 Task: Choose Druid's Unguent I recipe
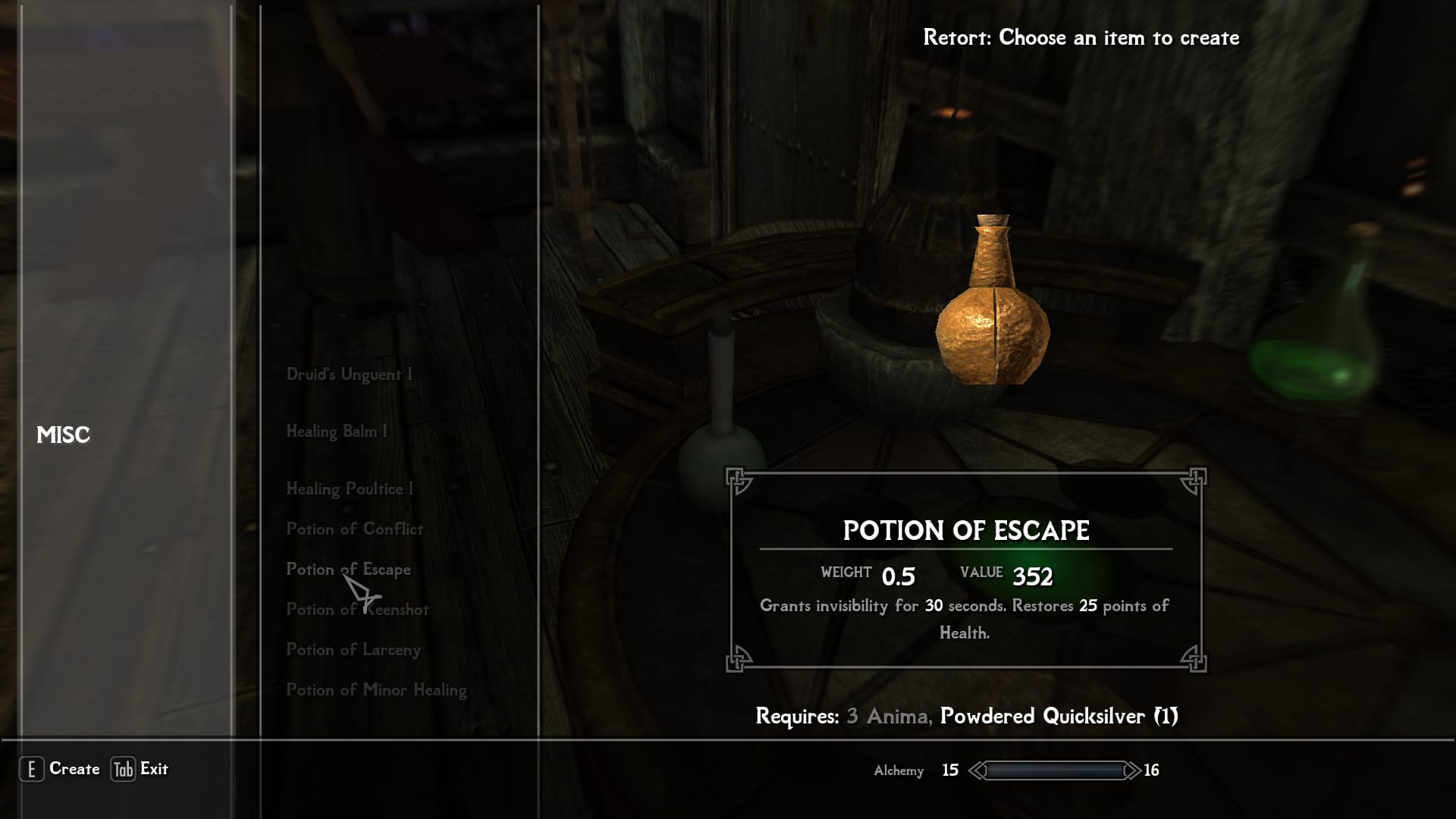coord(349,375)
